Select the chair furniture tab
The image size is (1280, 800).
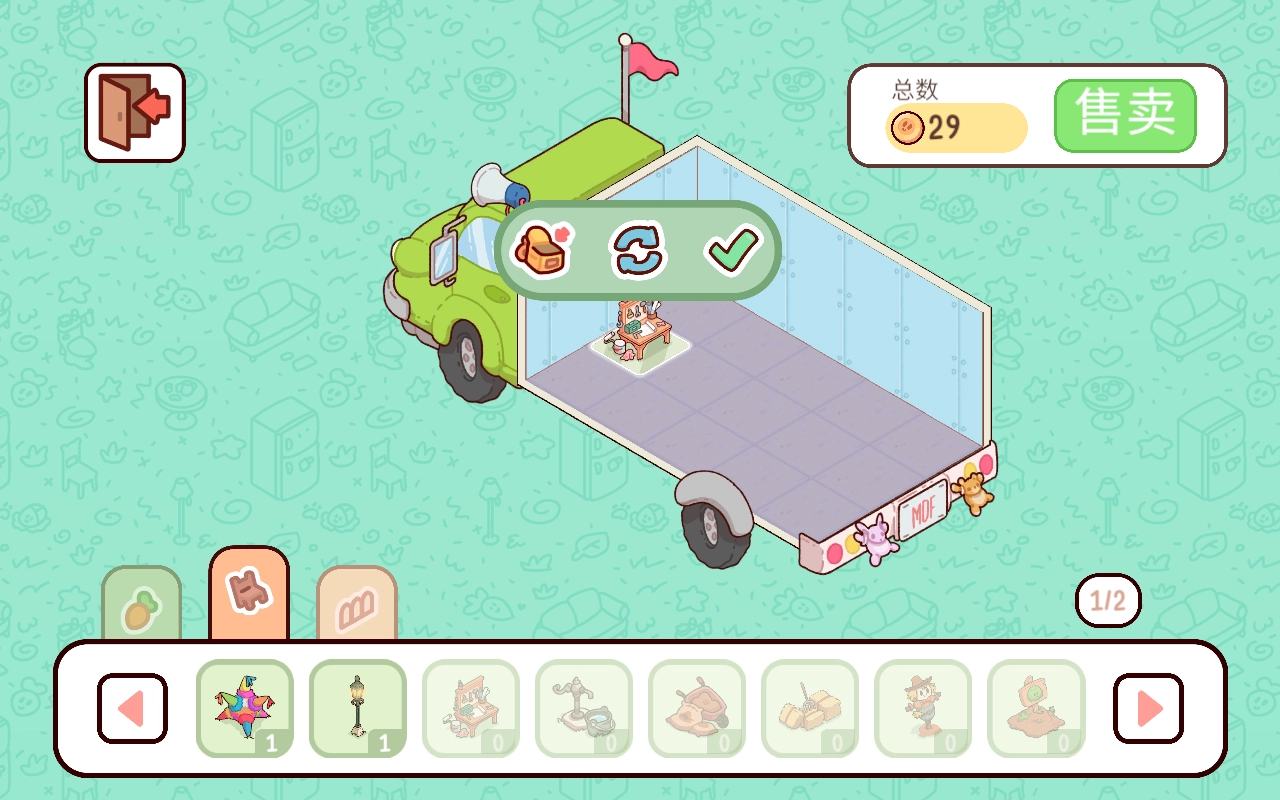(x=249, y=594)
